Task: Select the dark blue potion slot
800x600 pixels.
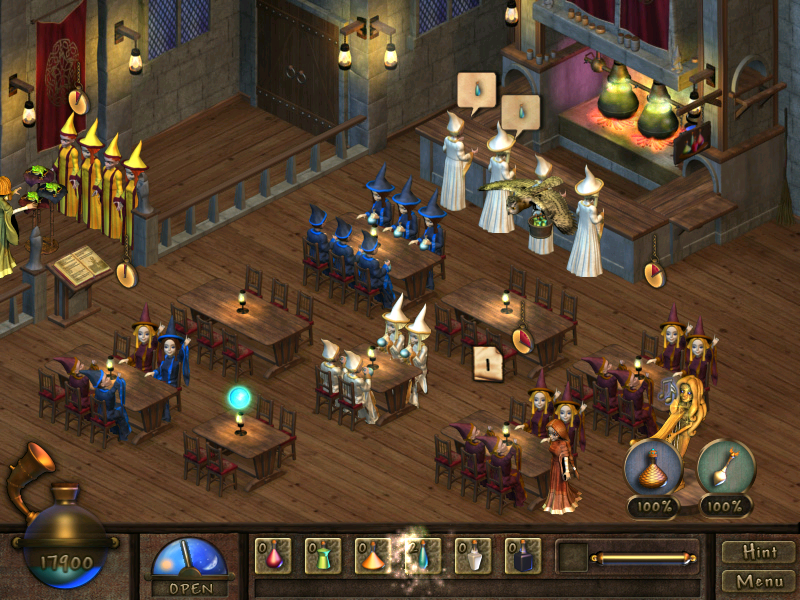Action: coord(523,555)
